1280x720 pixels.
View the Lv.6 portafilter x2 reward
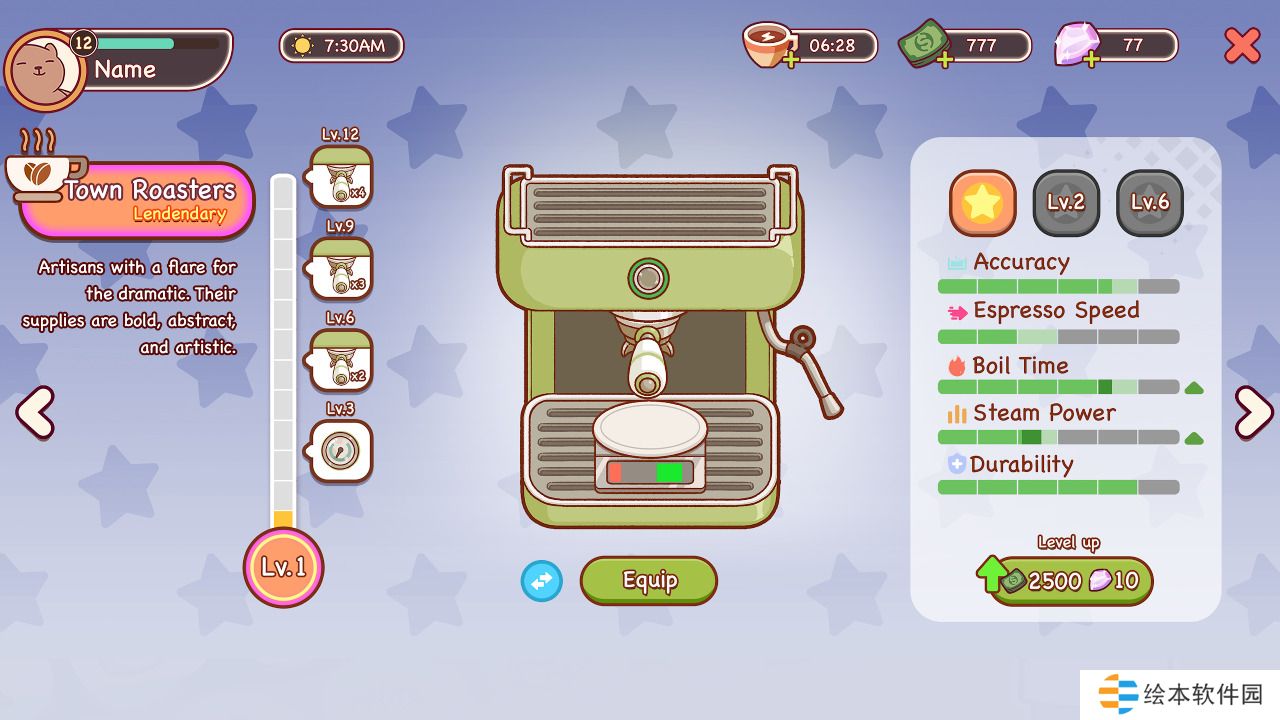pos(341,361)
